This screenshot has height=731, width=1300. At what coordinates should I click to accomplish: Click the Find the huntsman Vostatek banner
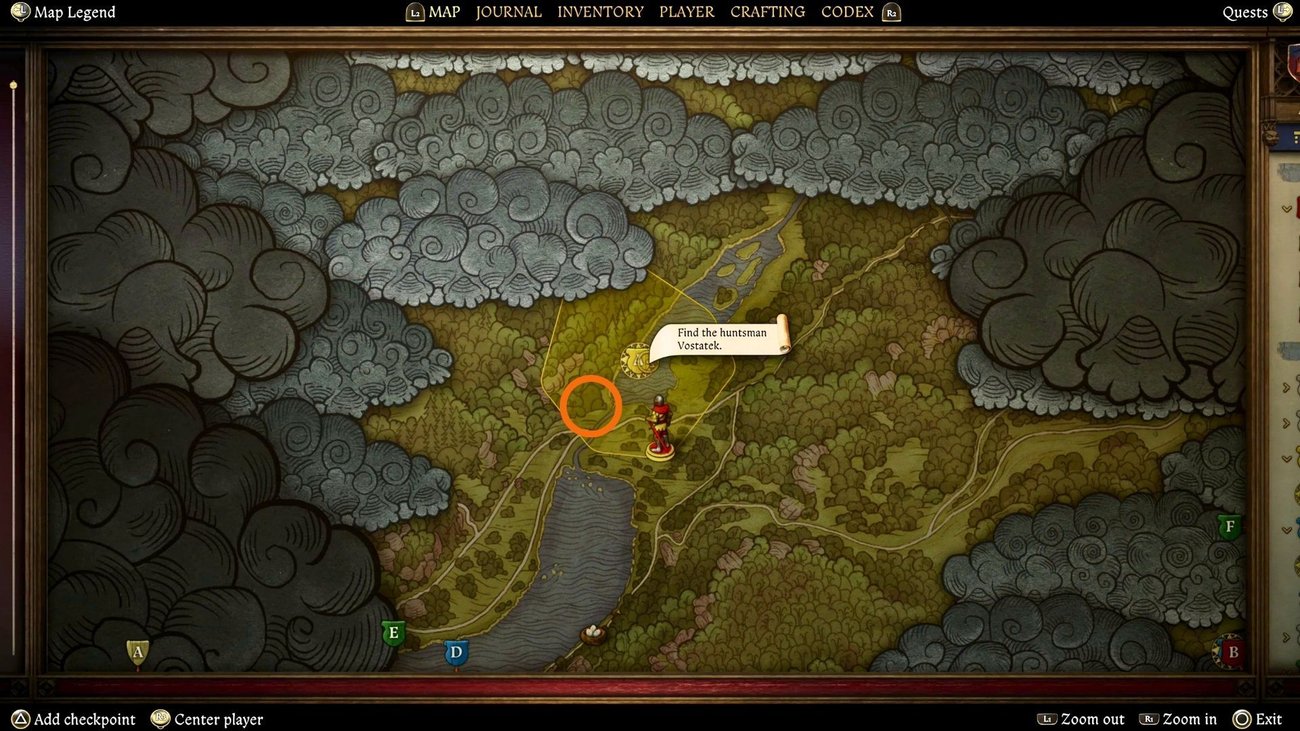[x=722, y=339]
